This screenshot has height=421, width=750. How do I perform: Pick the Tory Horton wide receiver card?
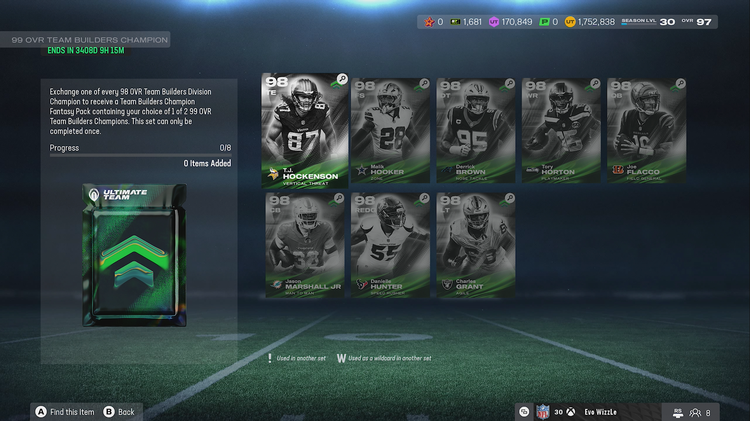coord(561,130)
